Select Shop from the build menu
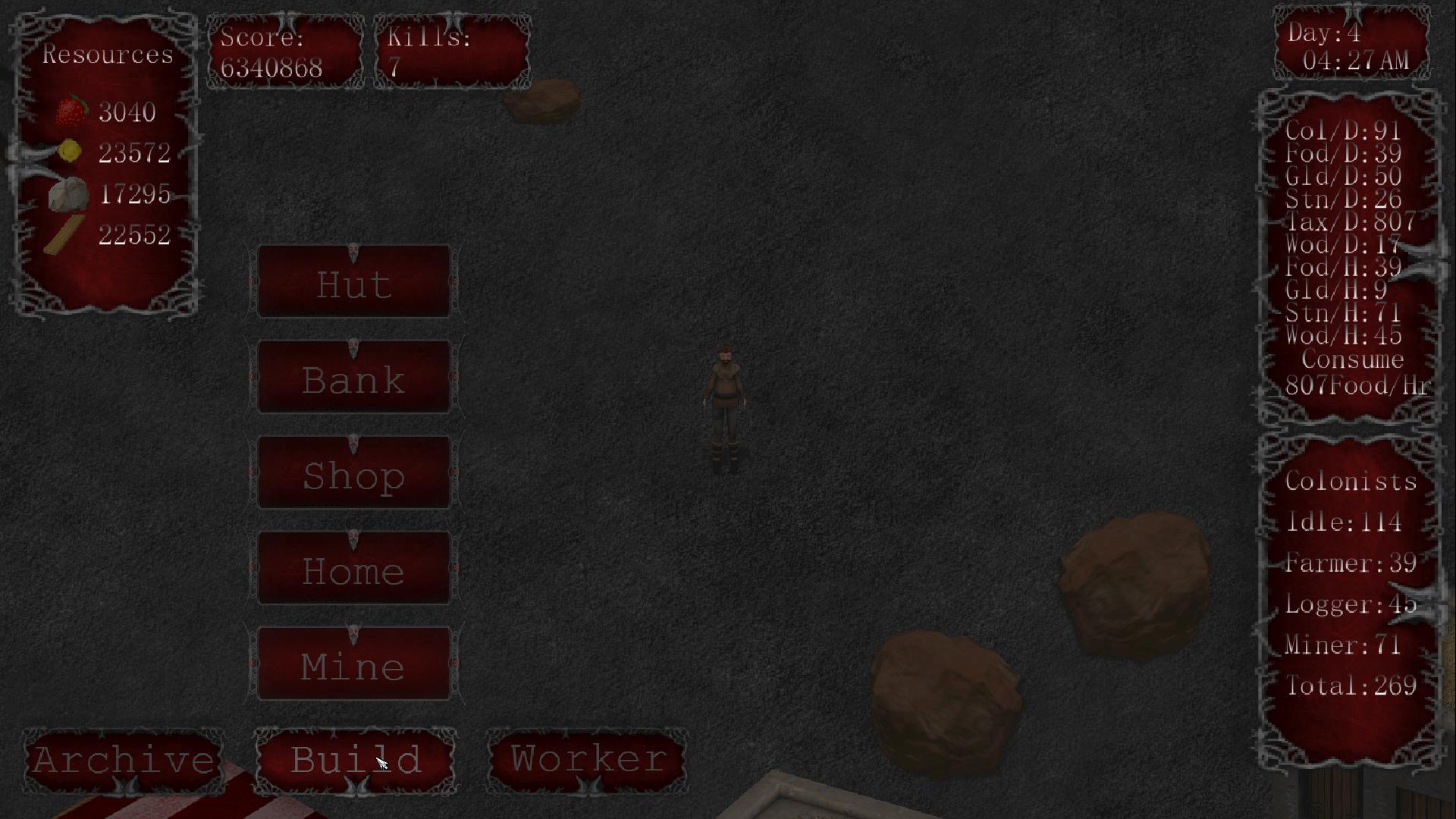The width and height of the screenshot is (1456, 819). coord(353,475)
